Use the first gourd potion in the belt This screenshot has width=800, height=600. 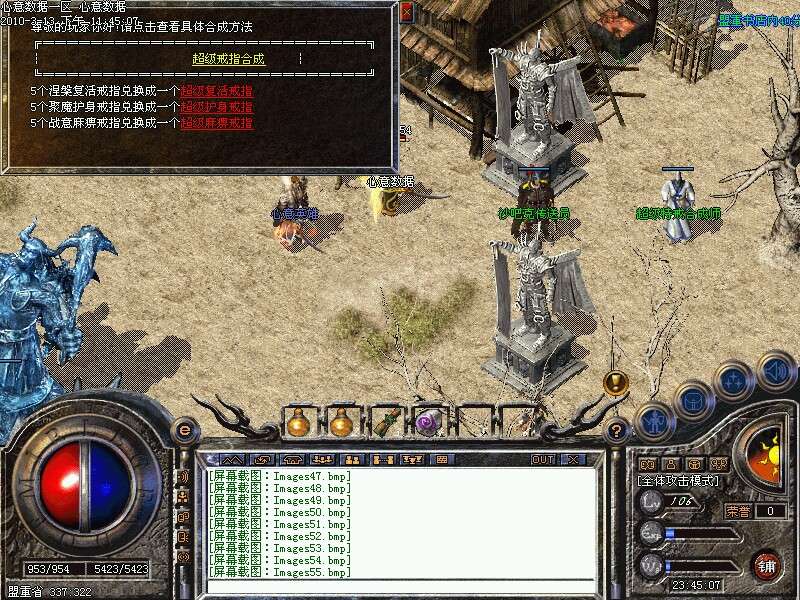coord(297,423)
